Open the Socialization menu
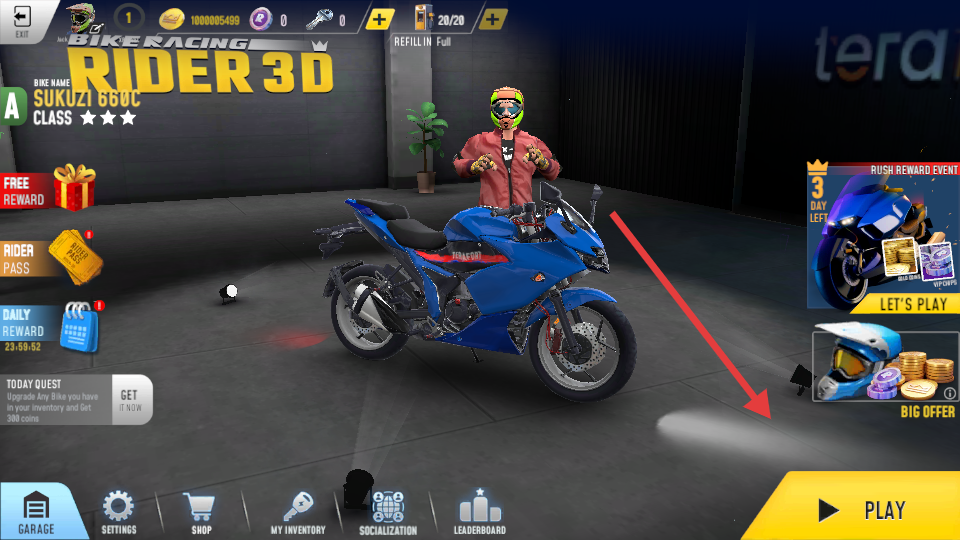 tap(387, 511)
